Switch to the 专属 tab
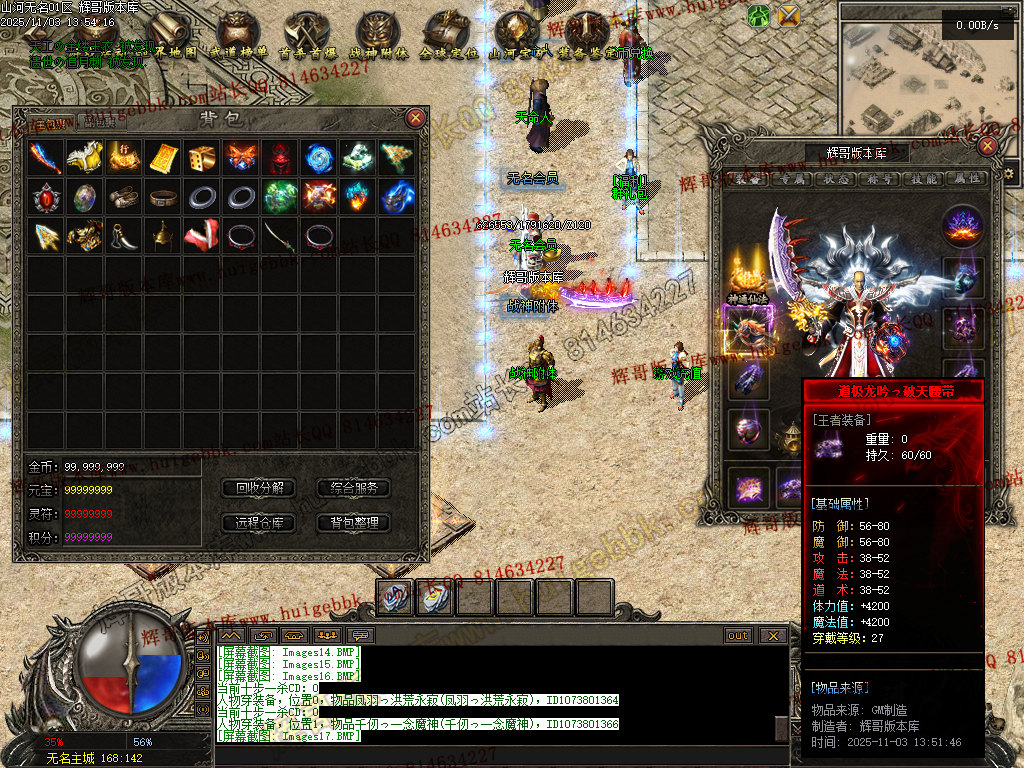 click(x=794, y=179)
